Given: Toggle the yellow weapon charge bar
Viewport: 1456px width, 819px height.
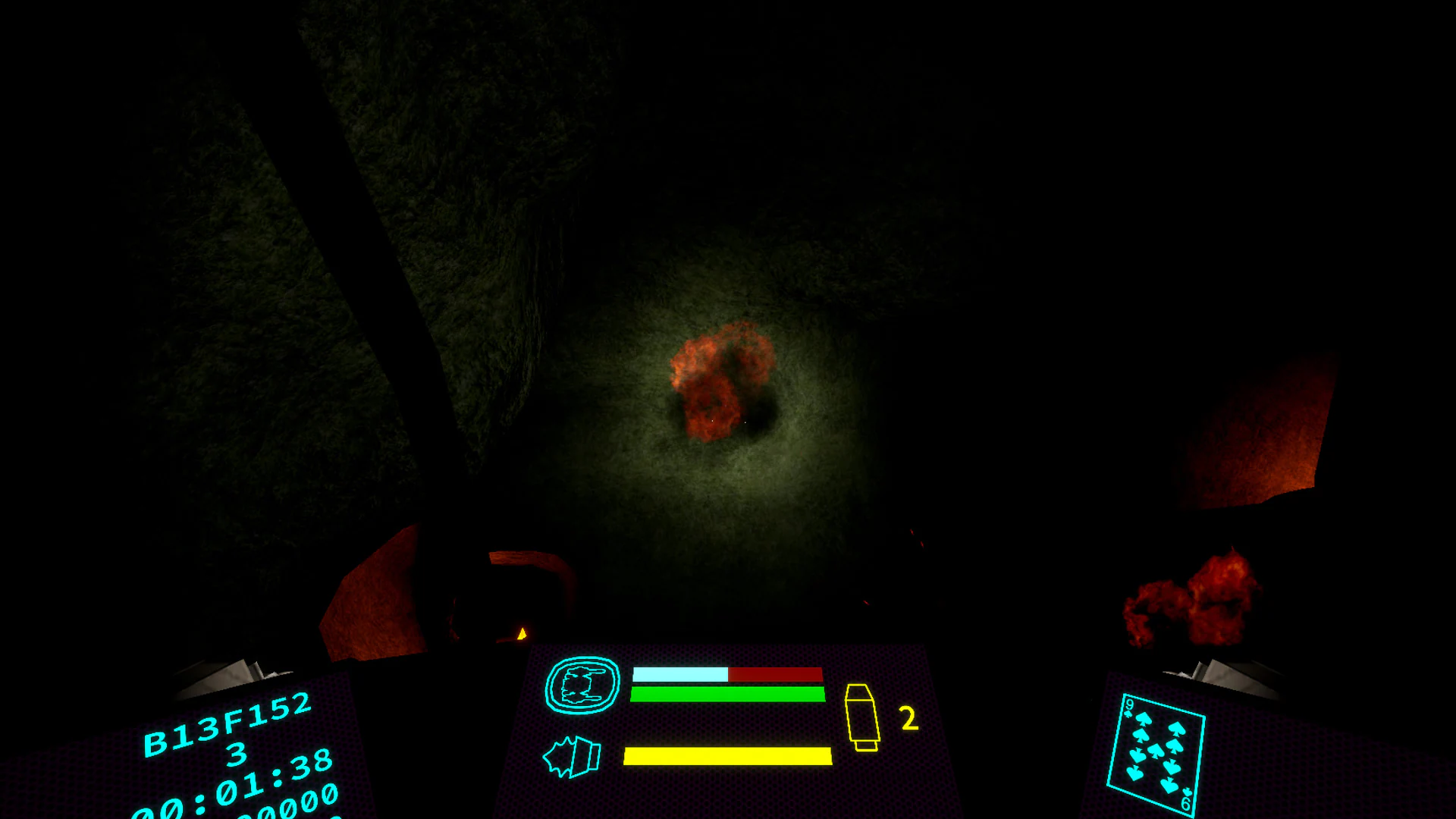Looking at the screenshot, I should point(727,756).
